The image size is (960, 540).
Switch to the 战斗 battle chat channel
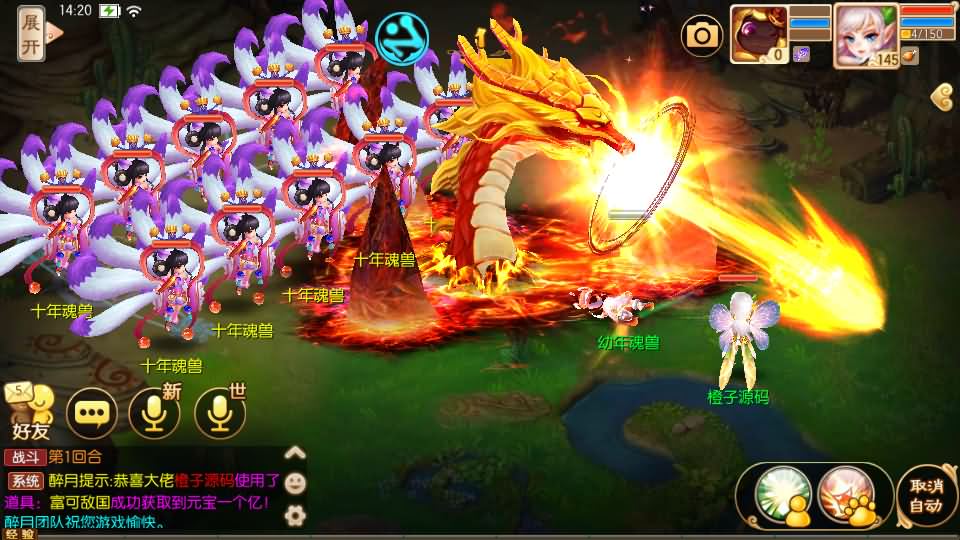coord(24,457)
